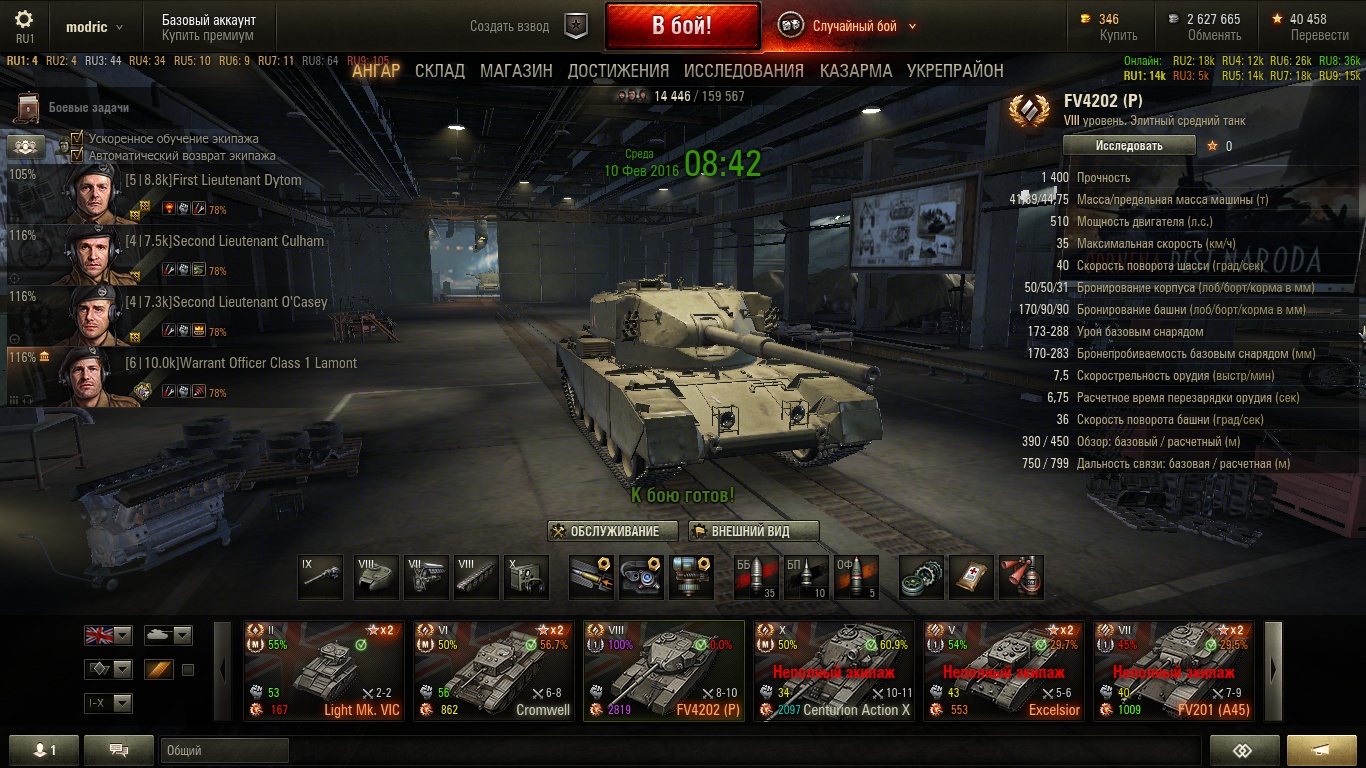Open the МАГАЗИН tab
This screenshot has height=768, width=1366.
[x=516, y=71]
